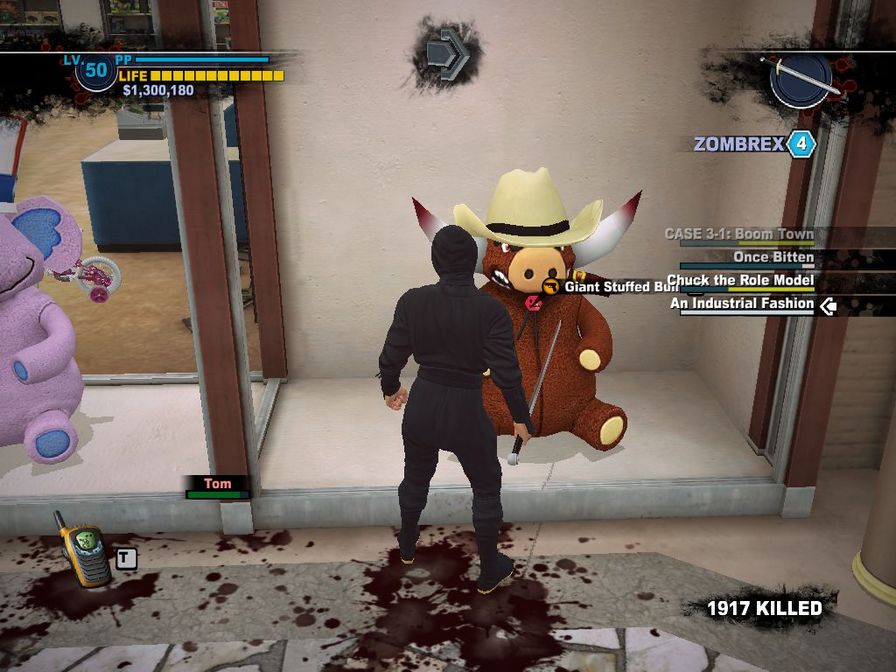Screen dimensions: 896x672
Task: Select survivor Tom's name tag
Action: tap(217, 484)
